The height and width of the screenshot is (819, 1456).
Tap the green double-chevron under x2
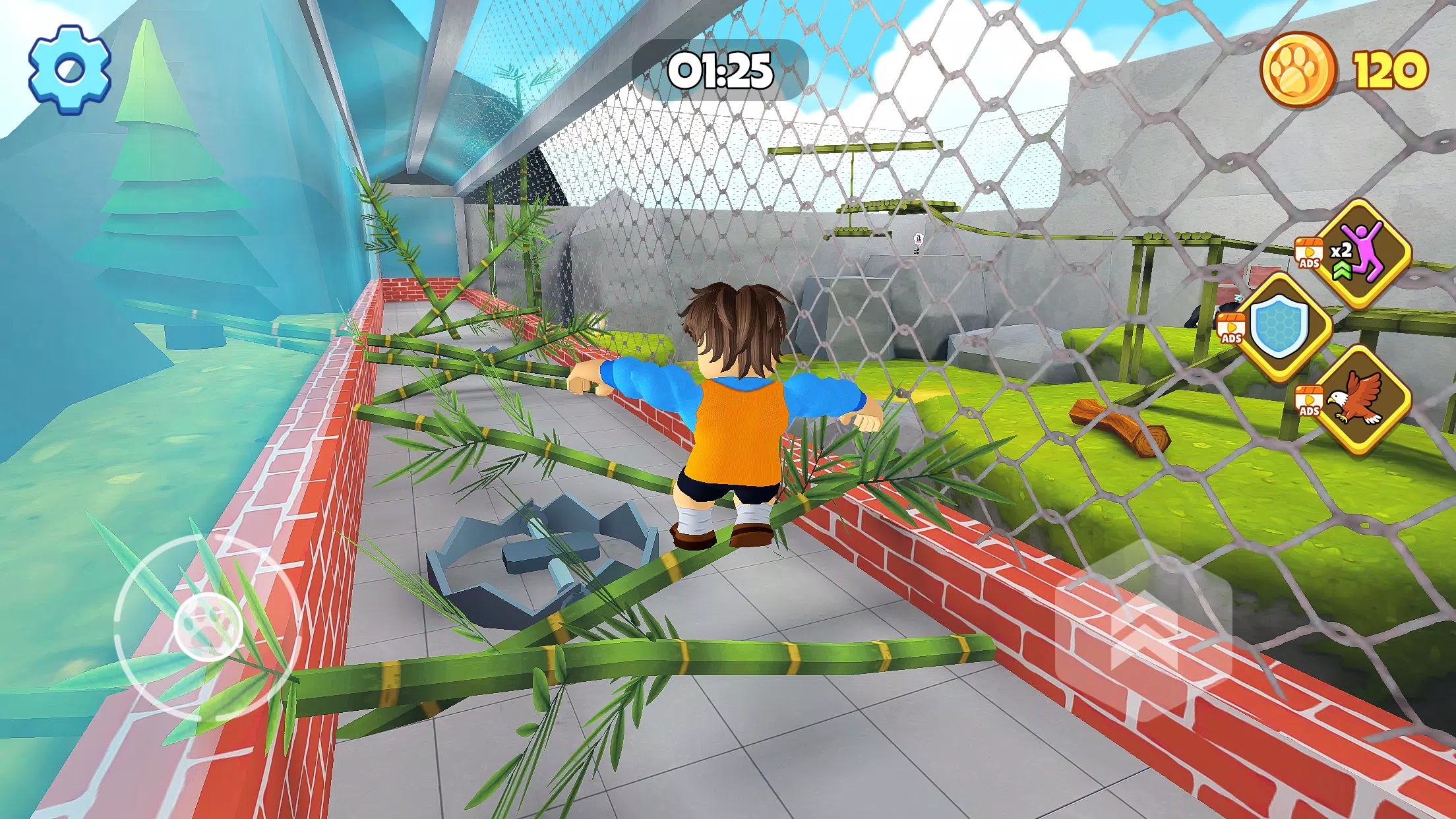[1341, 269]
